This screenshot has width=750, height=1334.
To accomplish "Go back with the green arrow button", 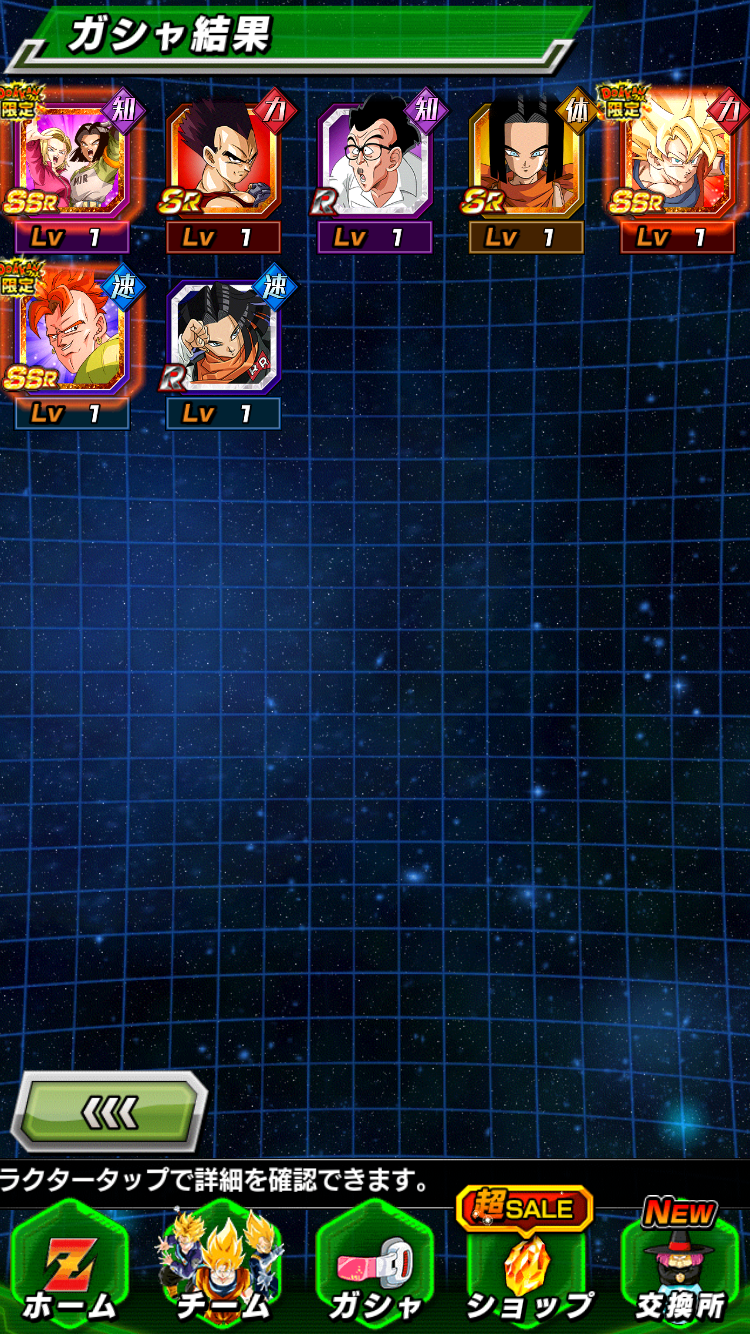I will [x=109, y=1111].
